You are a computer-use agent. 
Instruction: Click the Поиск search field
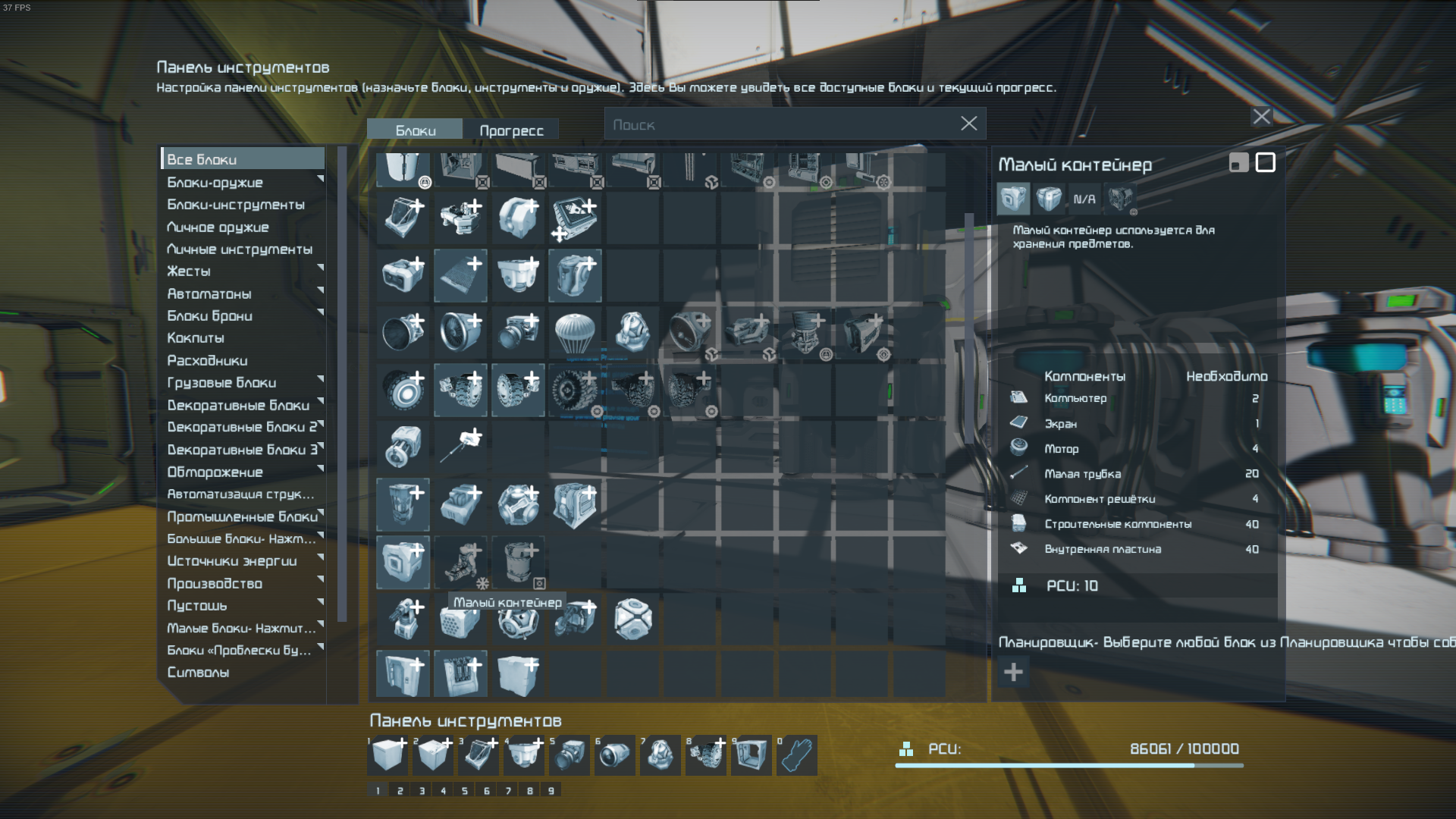point(781,124)
